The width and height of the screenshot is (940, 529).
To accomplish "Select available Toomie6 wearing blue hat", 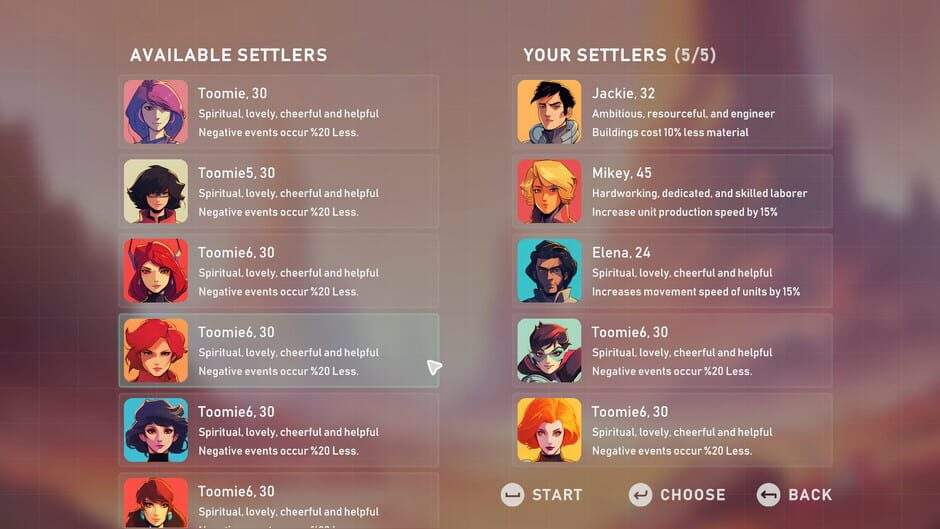I will pos(278,430).
